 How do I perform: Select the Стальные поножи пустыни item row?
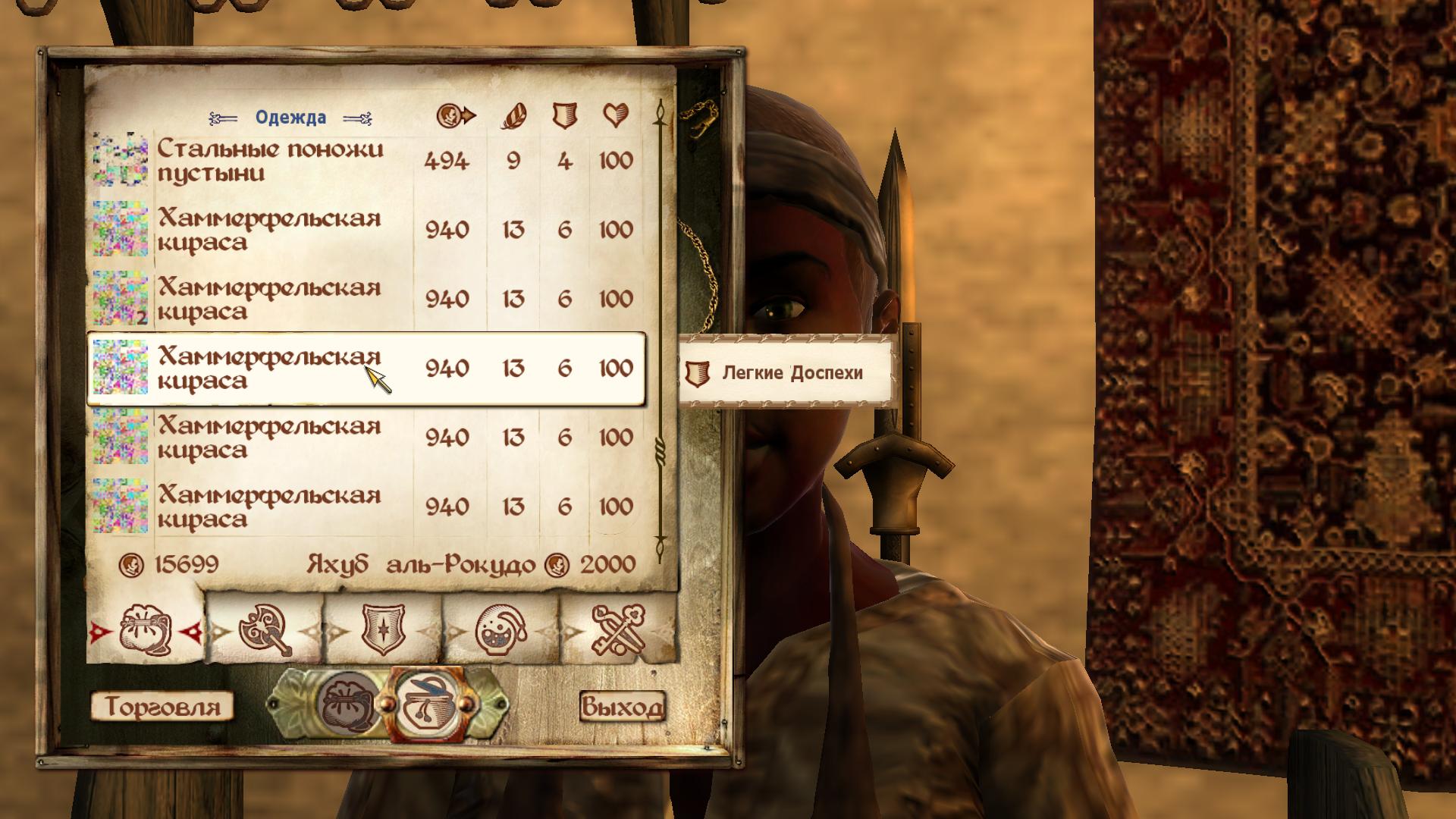[x=364, y=161]
